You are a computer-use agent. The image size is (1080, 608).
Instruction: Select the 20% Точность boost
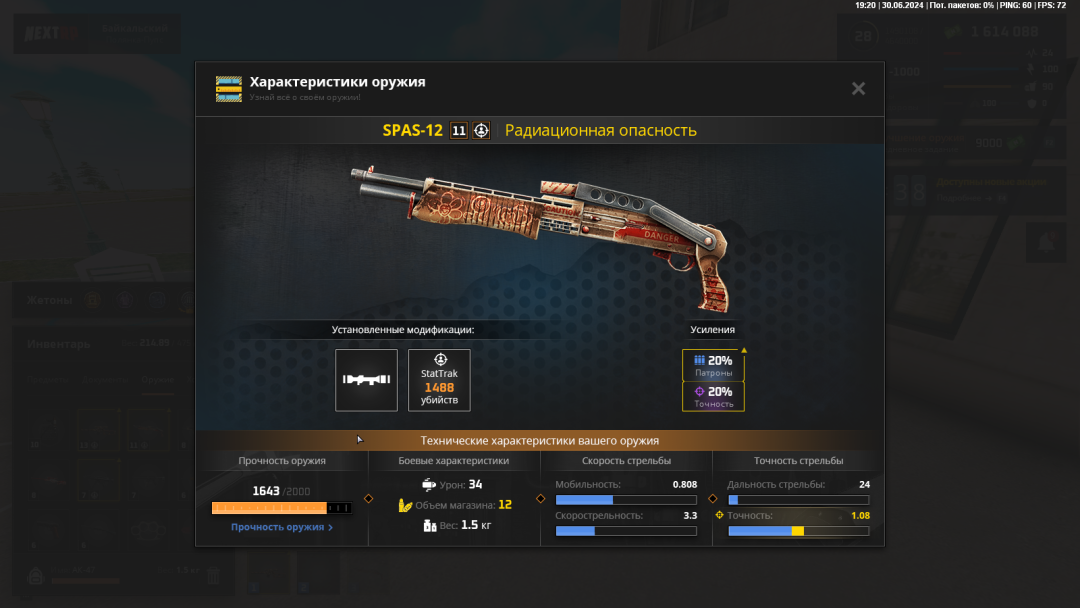pyautogui.click(x=713, y=396)
